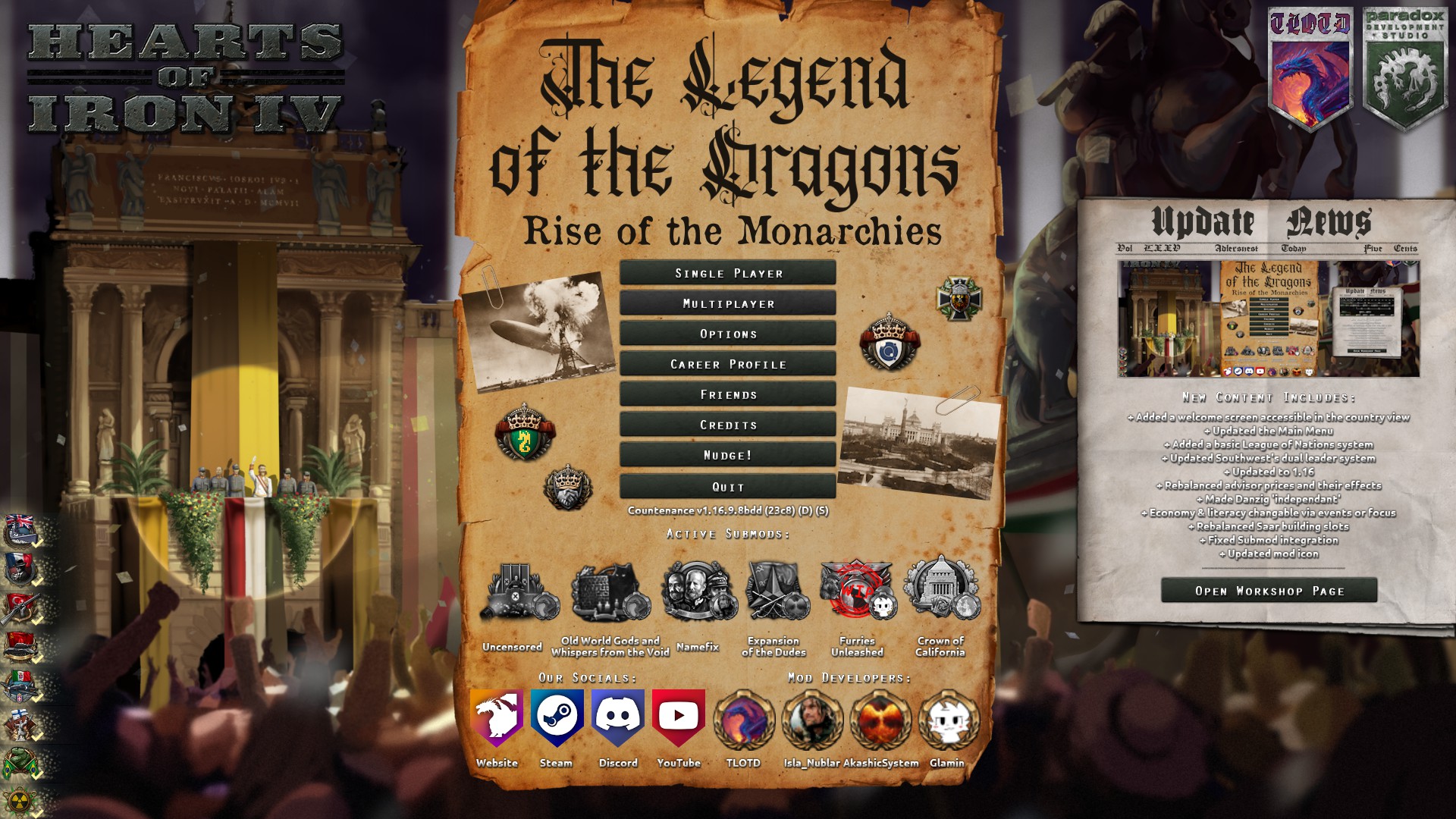Viewport: 1456px width, 819px height.
Task: Click the Glamin developer portrait
Action: [x=948, y=720]
